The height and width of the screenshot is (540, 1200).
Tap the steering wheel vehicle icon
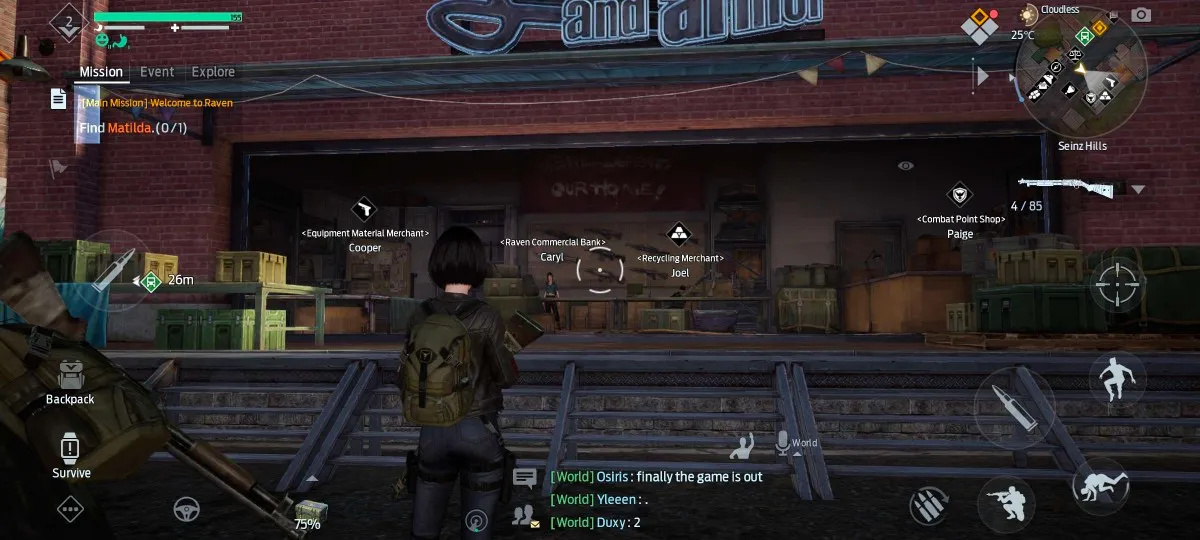(187, 510)
